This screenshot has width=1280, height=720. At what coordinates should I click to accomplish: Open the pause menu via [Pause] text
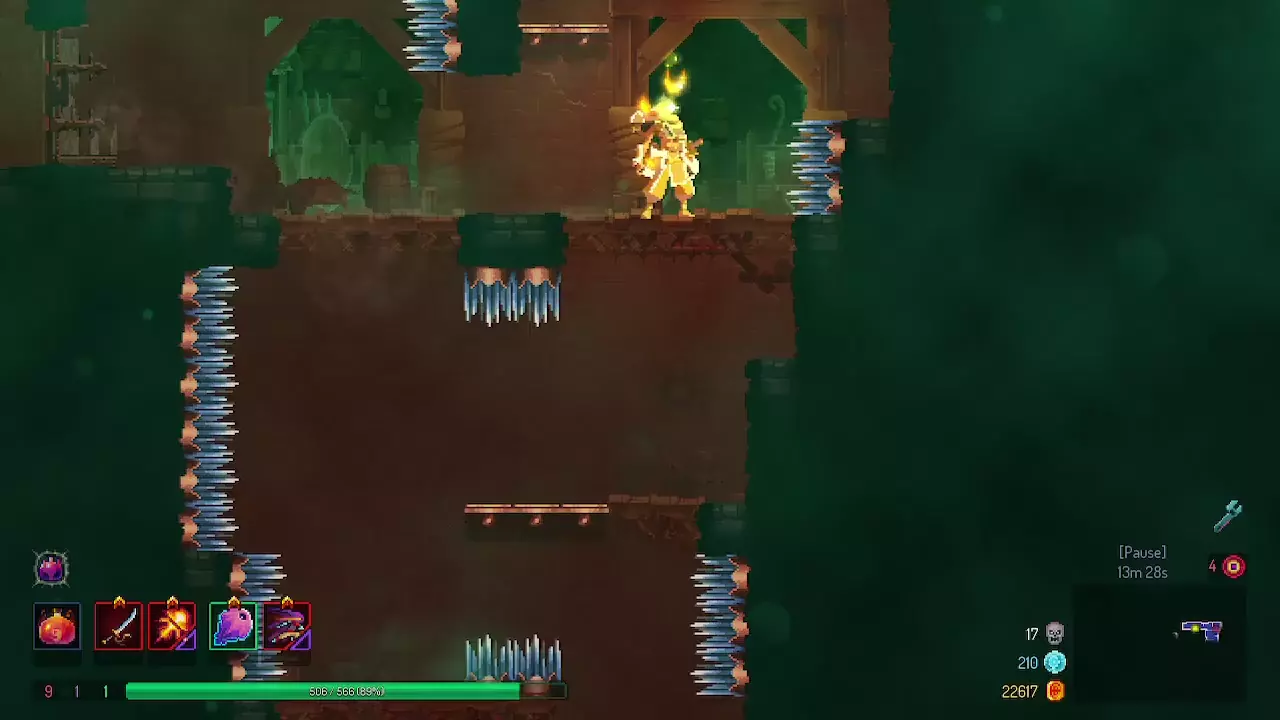1141,552
